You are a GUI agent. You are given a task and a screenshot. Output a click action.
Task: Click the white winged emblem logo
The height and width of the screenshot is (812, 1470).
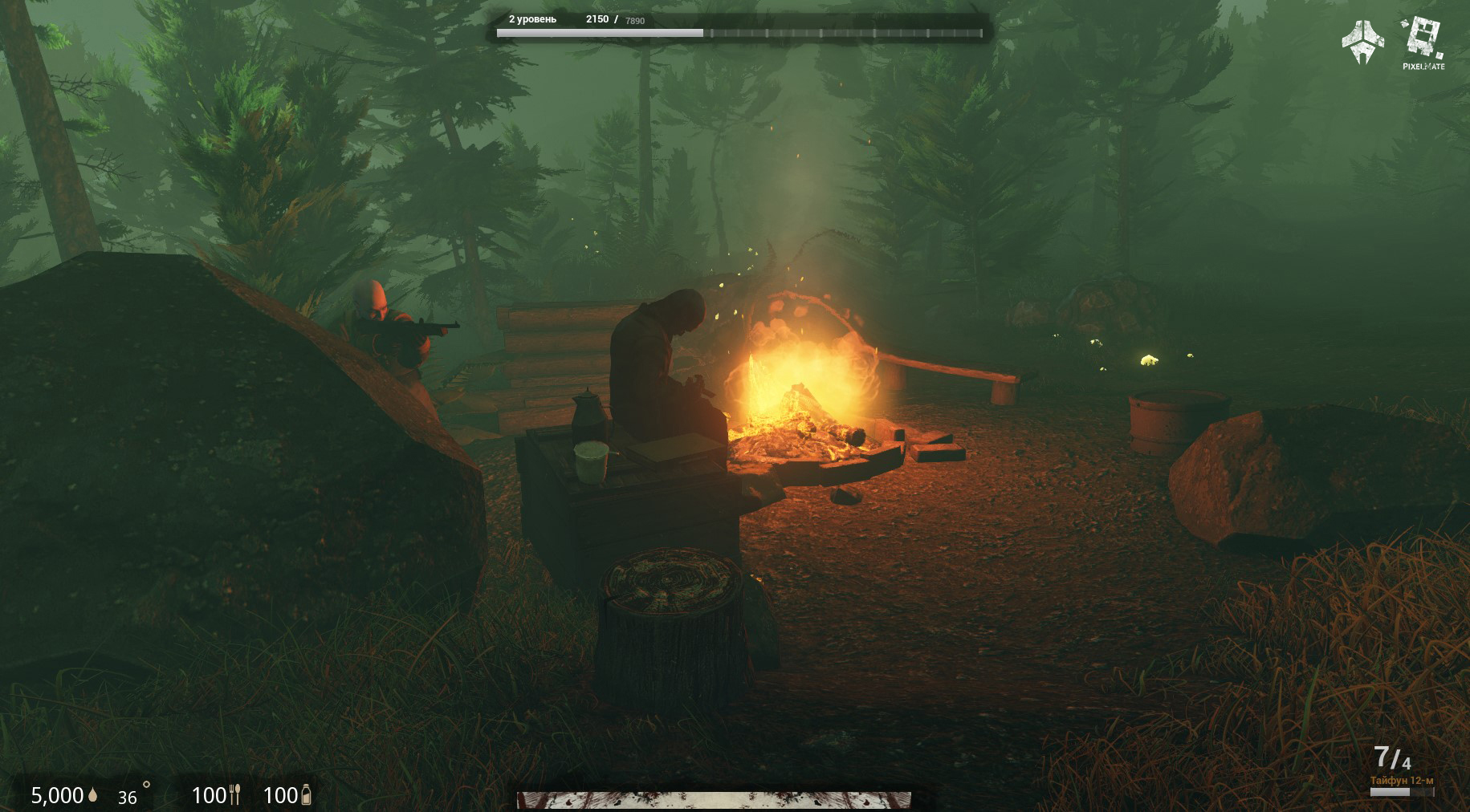coord(1362,42)
